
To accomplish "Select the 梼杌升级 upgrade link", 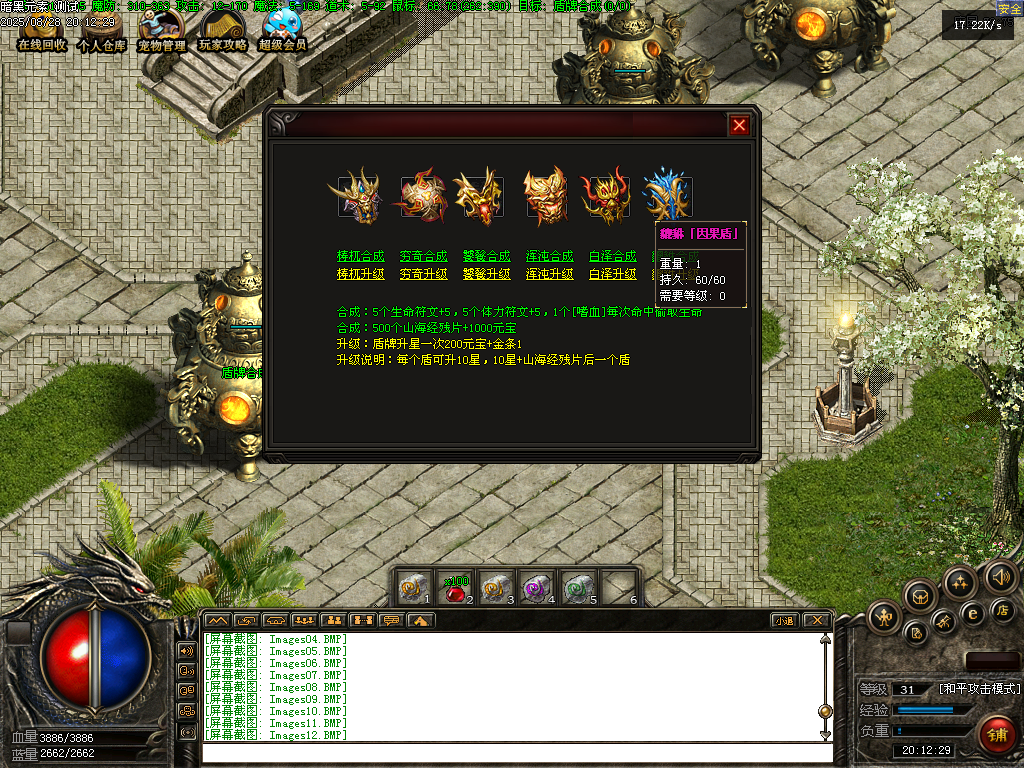I will [x=360, y=274].
